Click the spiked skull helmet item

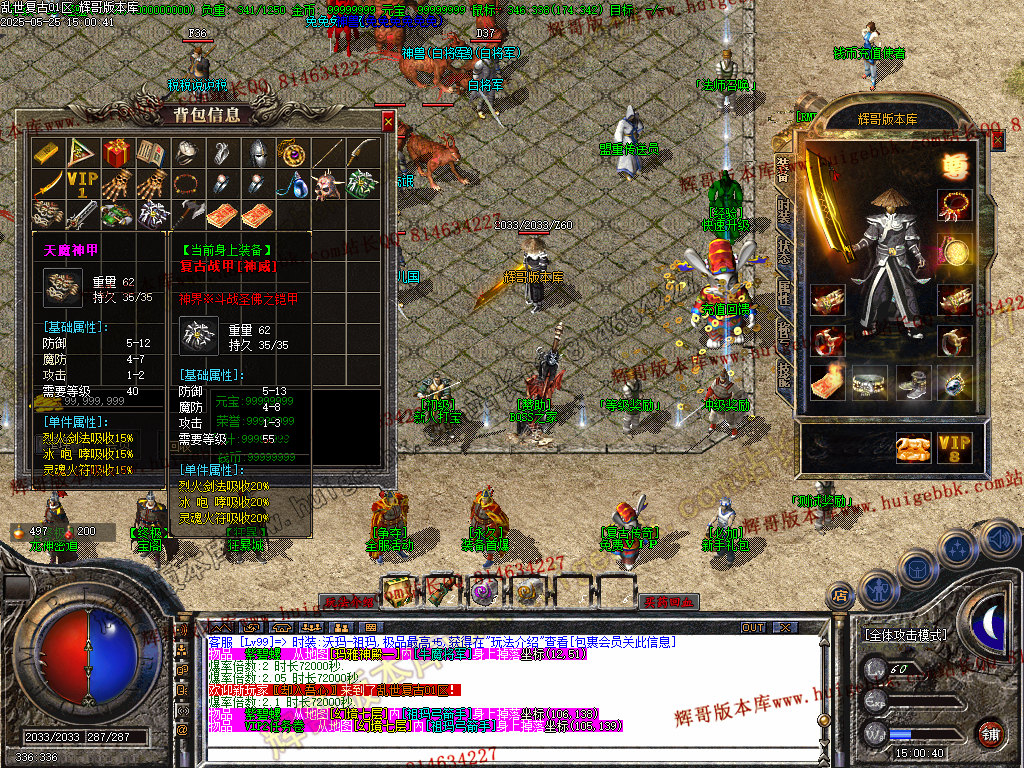(326, 185)
